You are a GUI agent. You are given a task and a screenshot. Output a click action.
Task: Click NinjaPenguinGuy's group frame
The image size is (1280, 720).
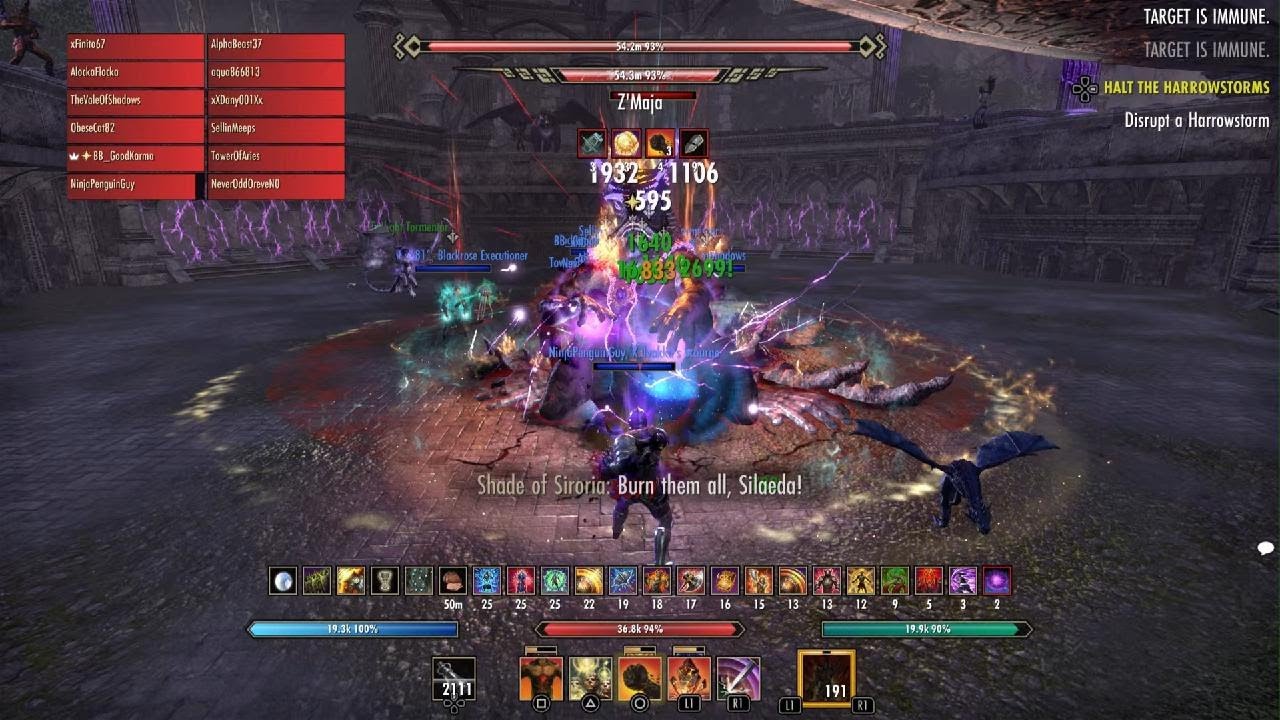(x=131, y=186)
